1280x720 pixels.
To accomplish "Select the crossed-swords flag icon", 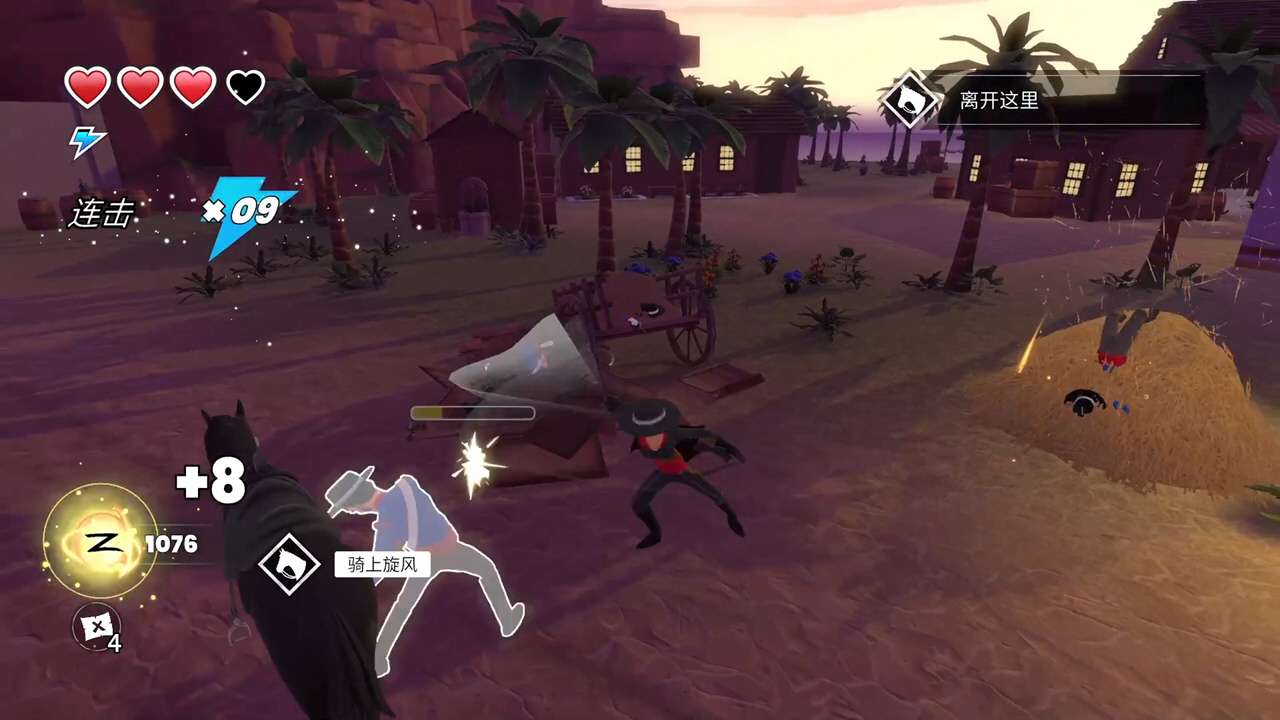I will point(96,627).
